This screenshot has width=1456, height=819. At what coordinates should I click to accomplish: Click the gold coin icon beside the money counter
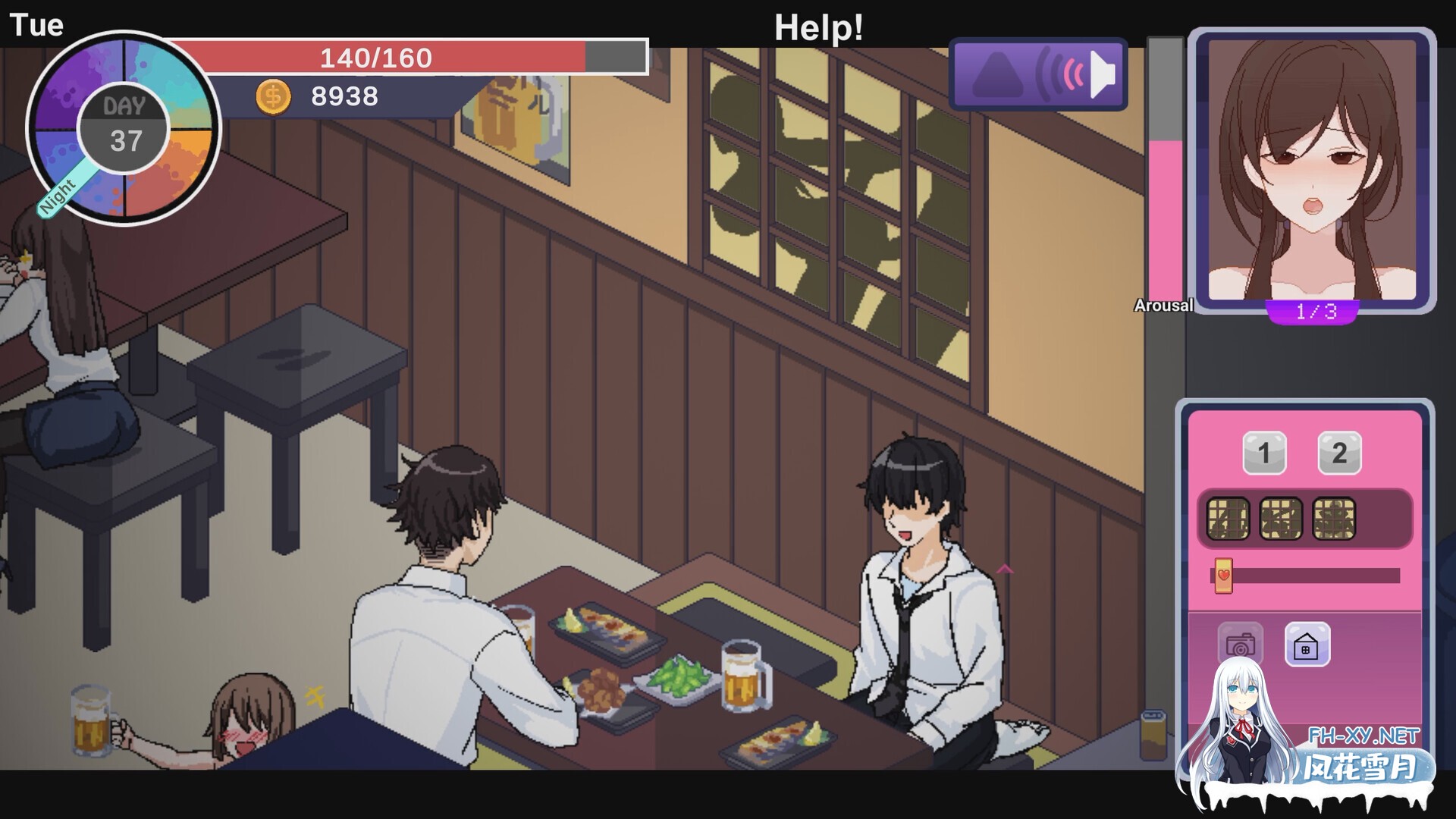[273, 96]
